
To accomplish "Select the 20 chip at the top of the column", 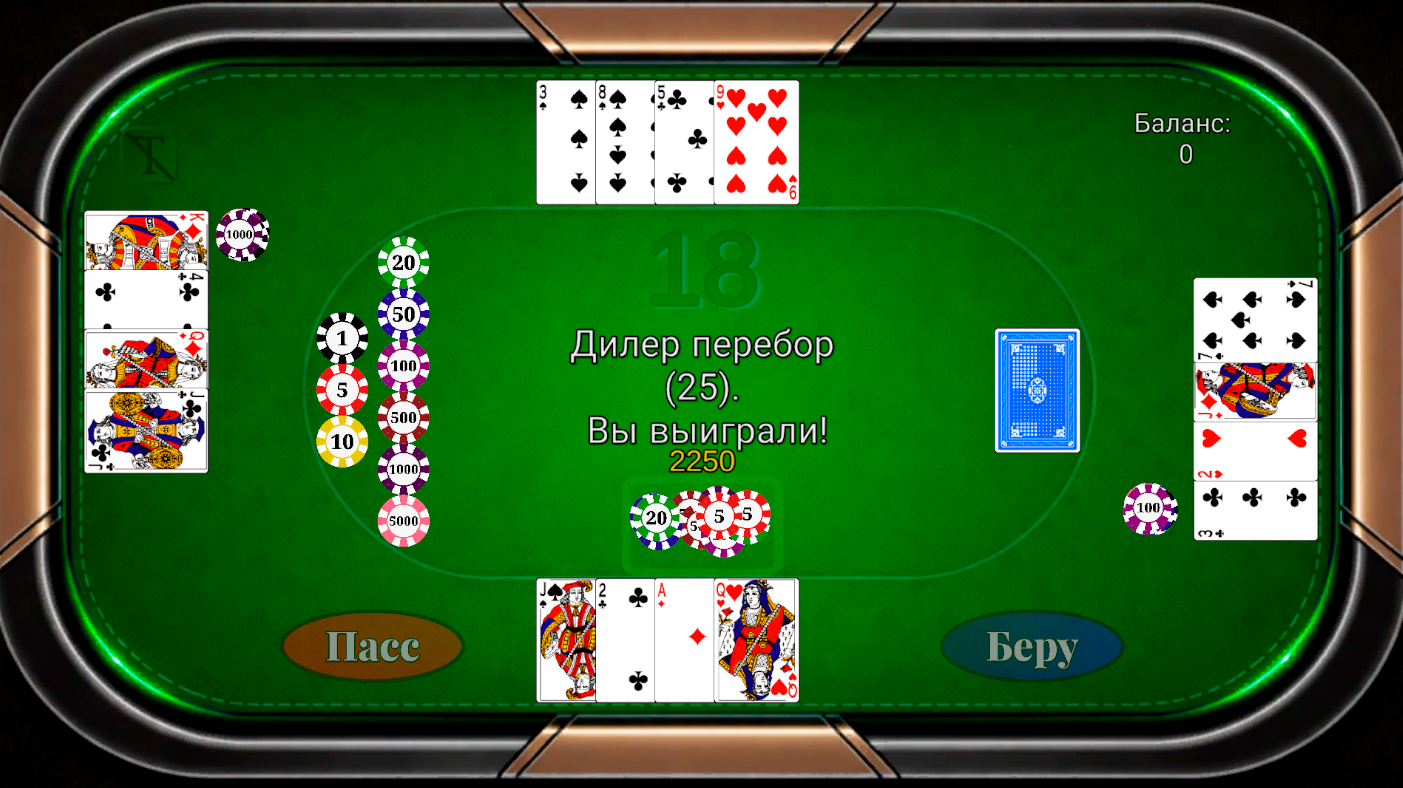I will tap(403, 263).
